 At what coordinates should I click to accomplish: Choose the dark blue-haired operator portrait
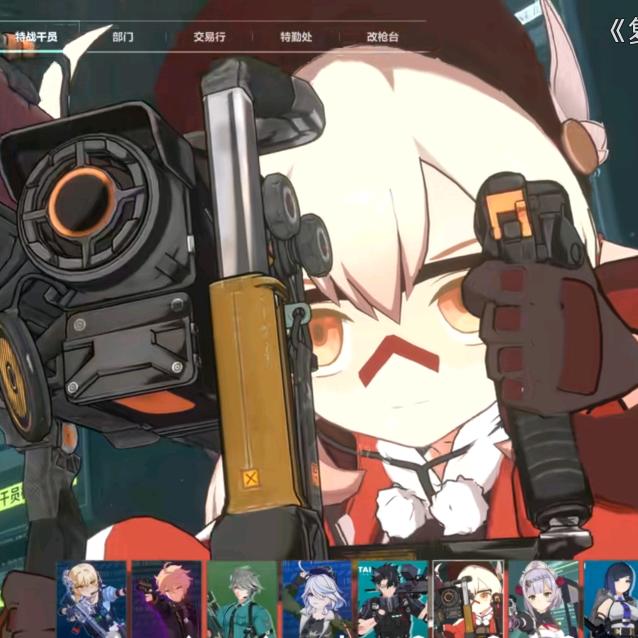click(x=610, y=599)
